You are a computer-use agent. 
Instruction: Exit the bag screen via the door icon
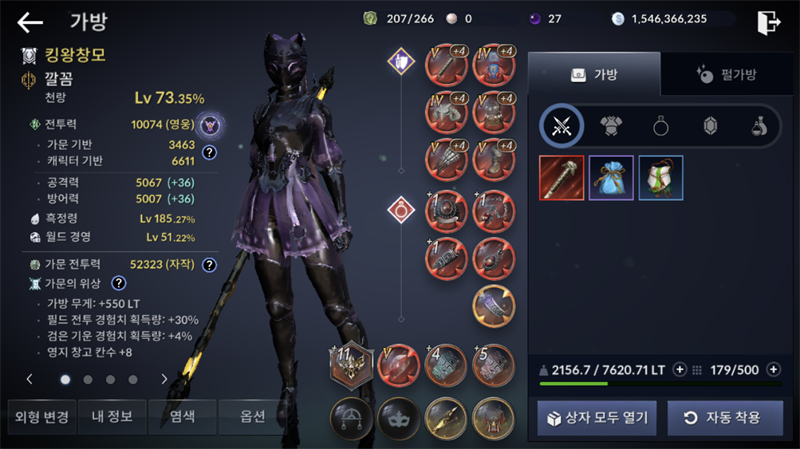click(x=768, y=22)
